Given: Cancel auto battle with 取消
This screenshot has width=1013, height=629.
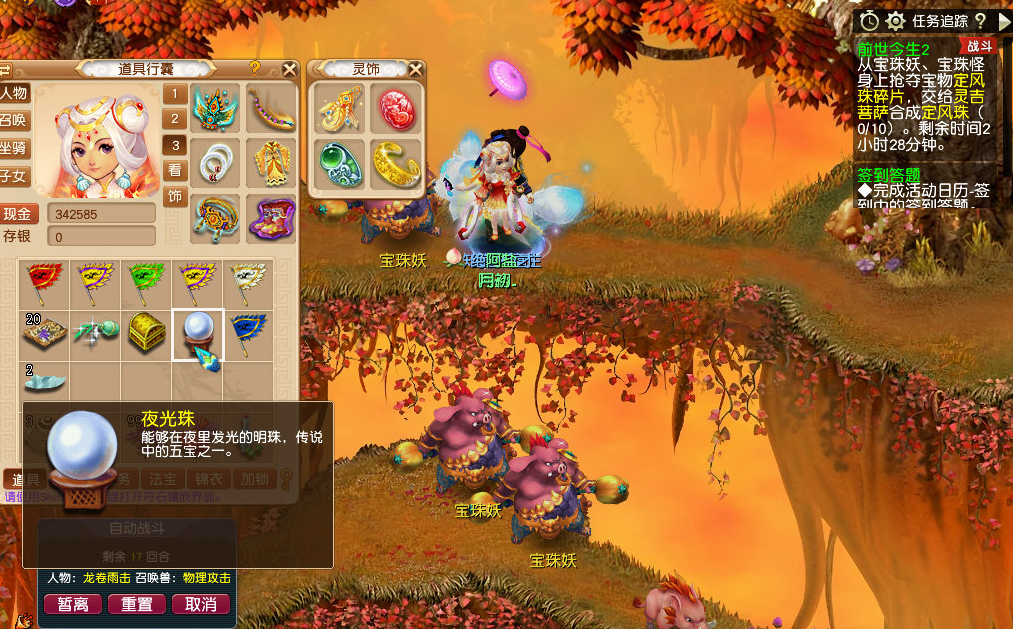Looking at the screenshot, I should (201, 605).
